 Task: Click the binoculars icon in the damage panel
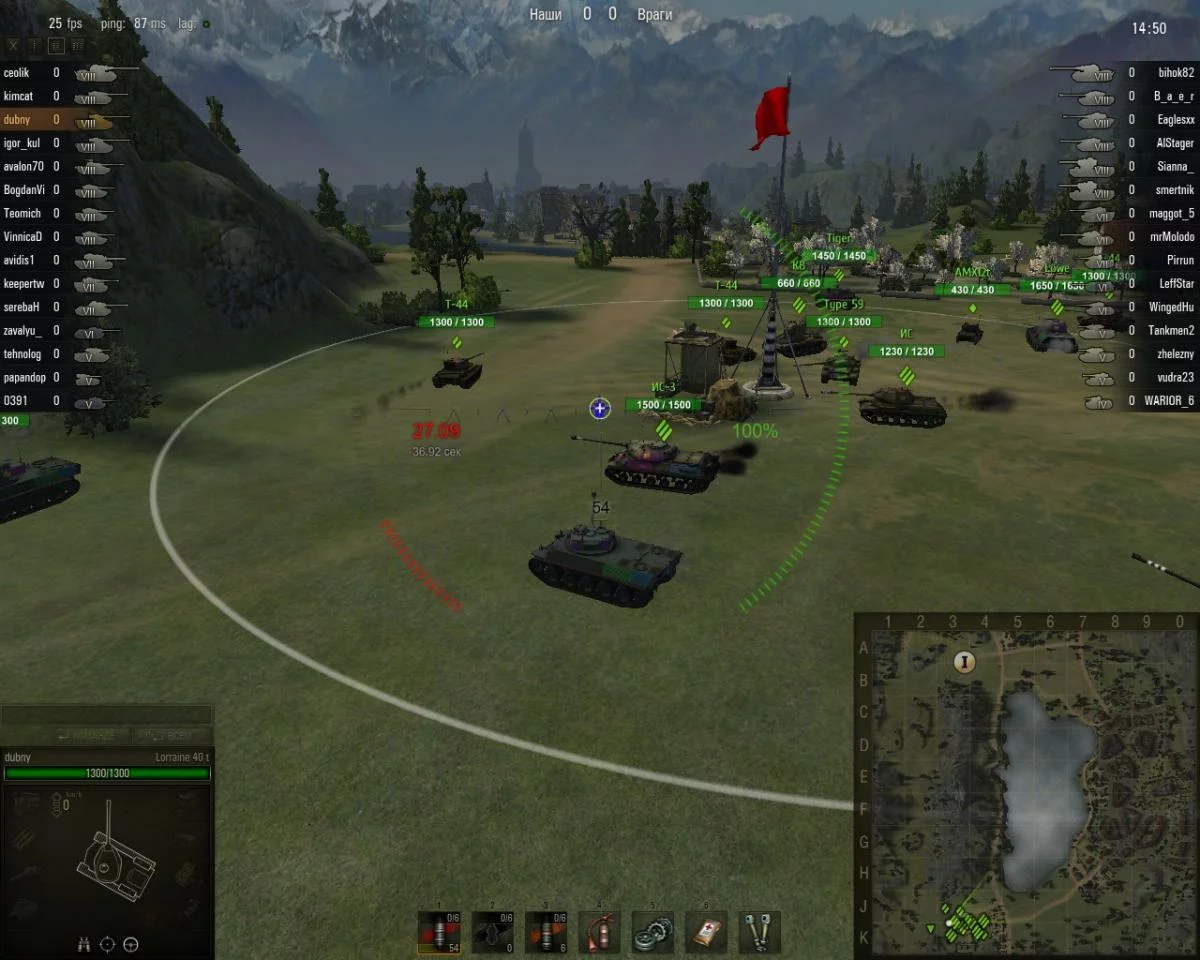[x=84, y=943]
